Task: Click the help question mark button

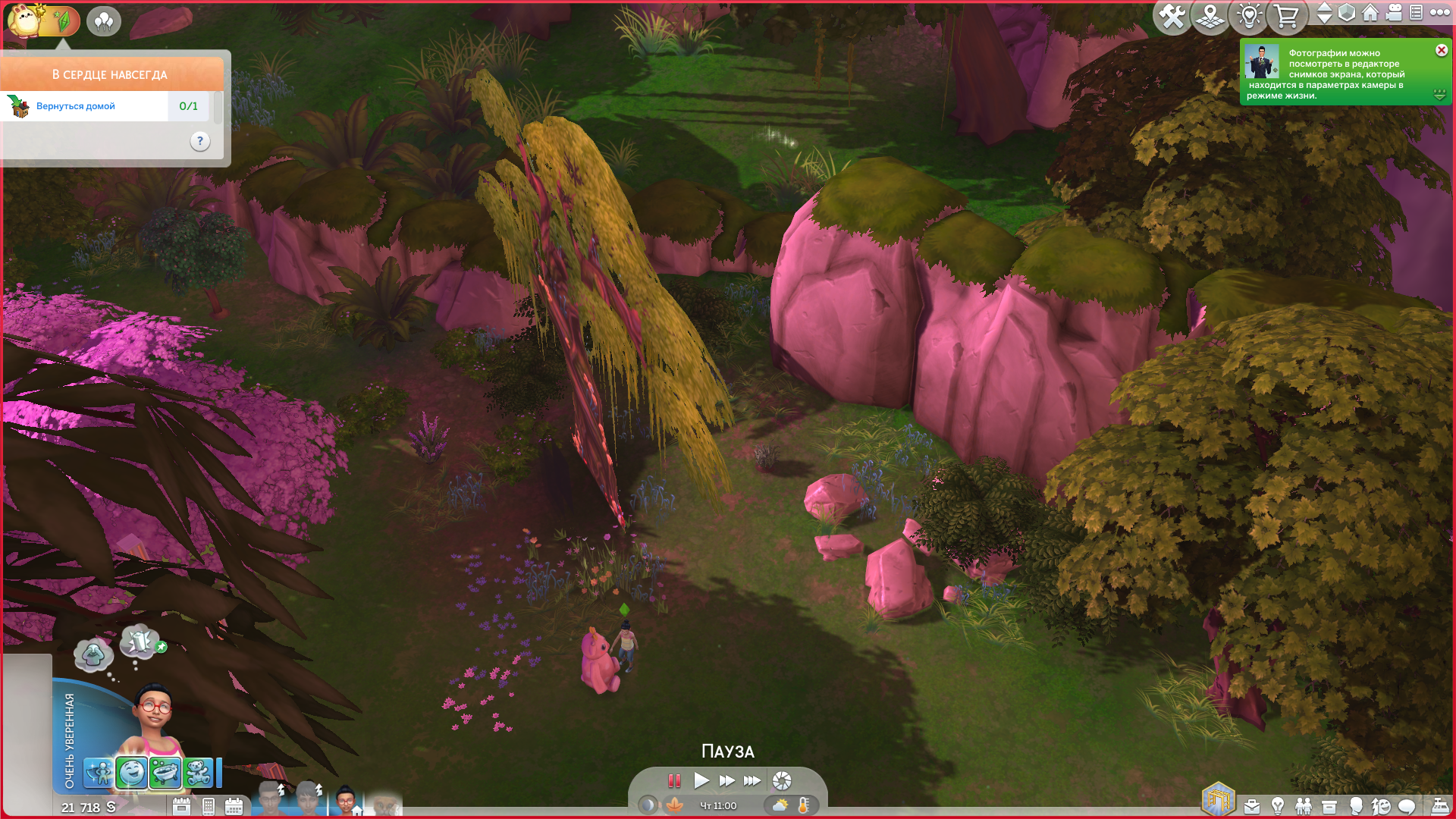Action: 200,141
